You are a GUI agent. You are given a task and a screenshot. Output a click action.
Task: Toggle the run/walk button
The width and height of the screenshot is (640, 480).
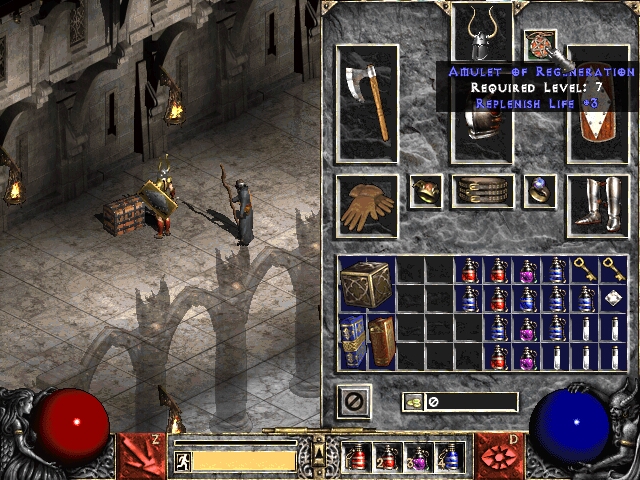point(183,460)
